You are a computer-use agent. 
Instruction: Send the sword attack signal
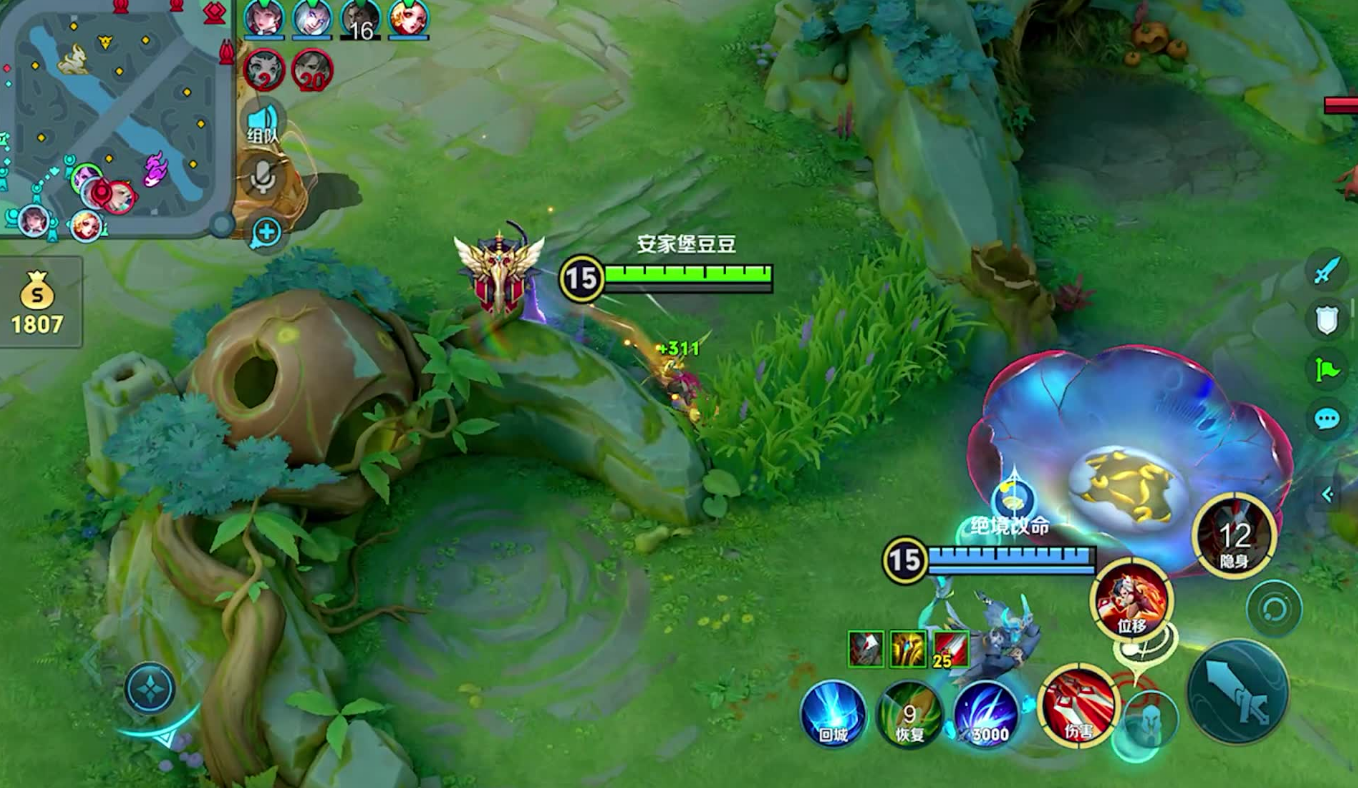point(1327,269)
